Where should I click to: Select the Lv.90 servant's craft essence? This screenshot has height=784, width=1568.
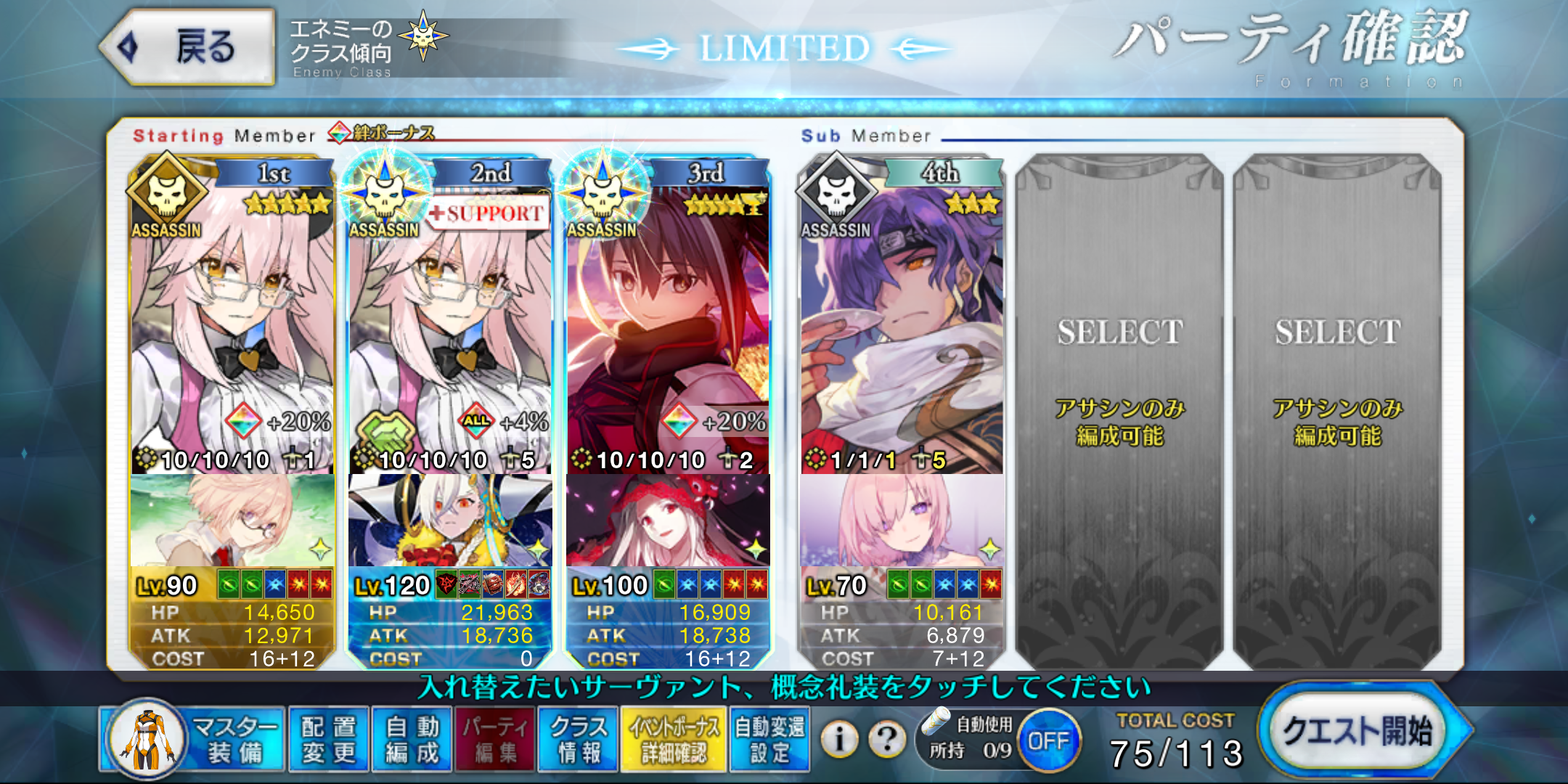[232, 520]
